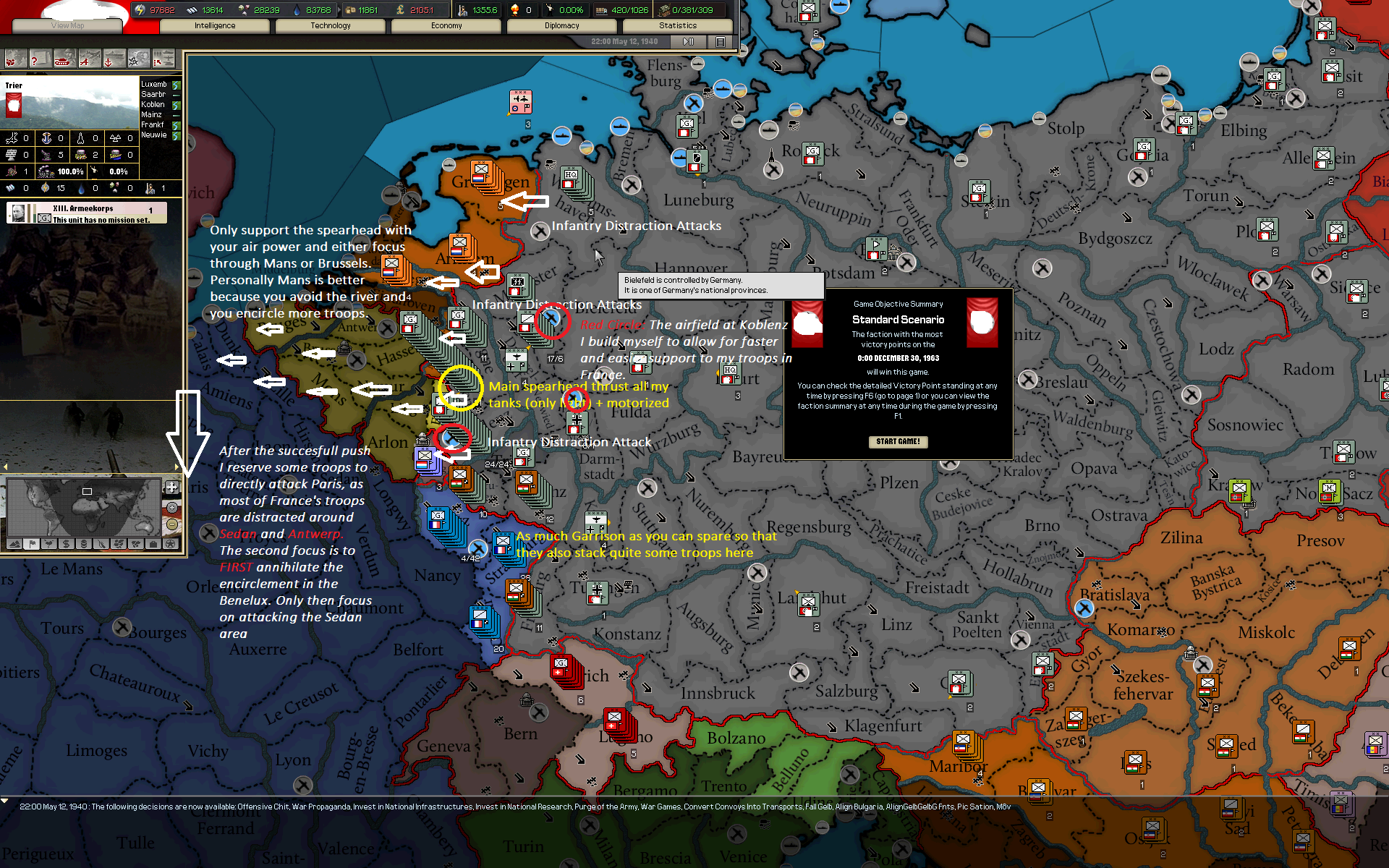
Task: Collapse the left info panel arrow
Action: click(6, 467)
